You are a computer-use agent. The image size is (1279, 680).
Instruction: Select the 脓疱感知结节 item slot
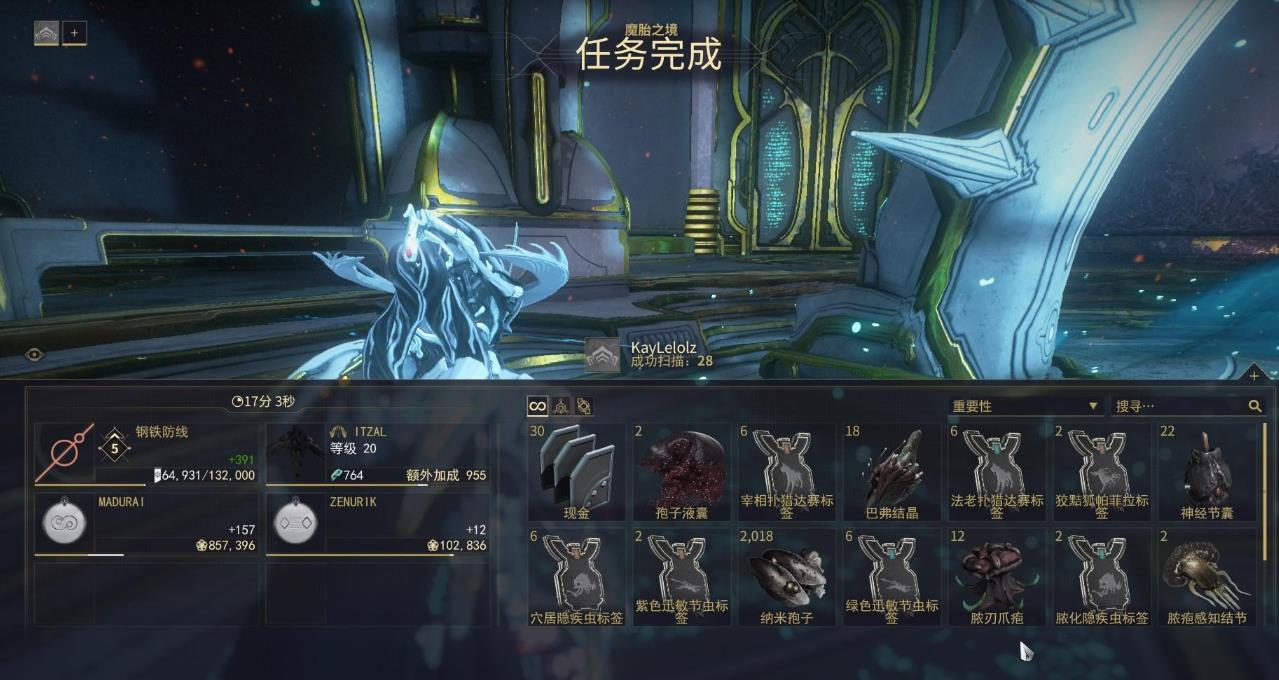pos(1207,577)
